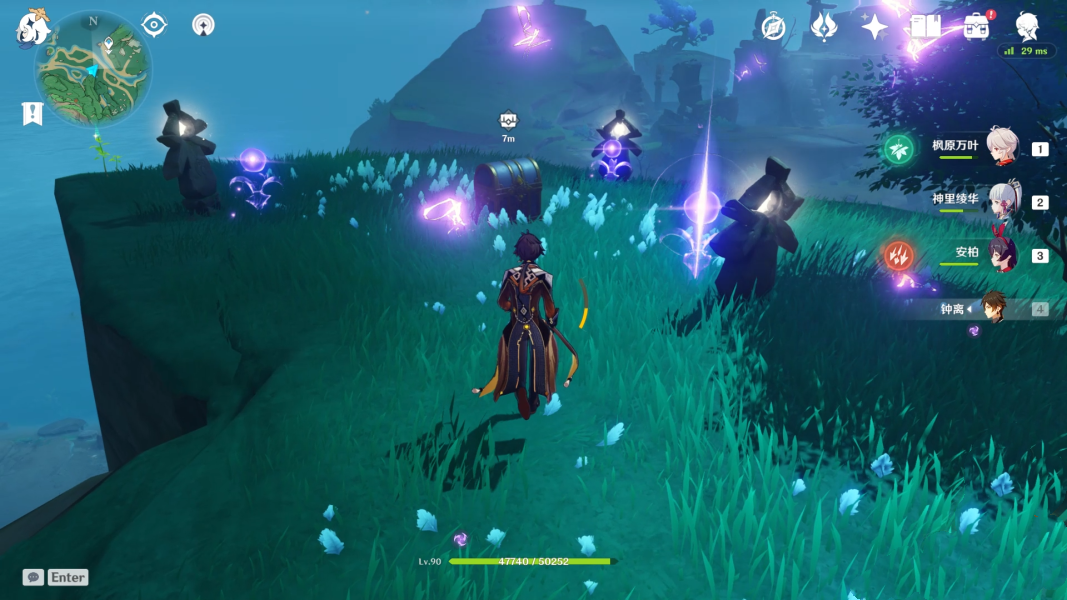Open the backpack inventory
This screenshot has height=600, width=1067.
click(976, 27)
